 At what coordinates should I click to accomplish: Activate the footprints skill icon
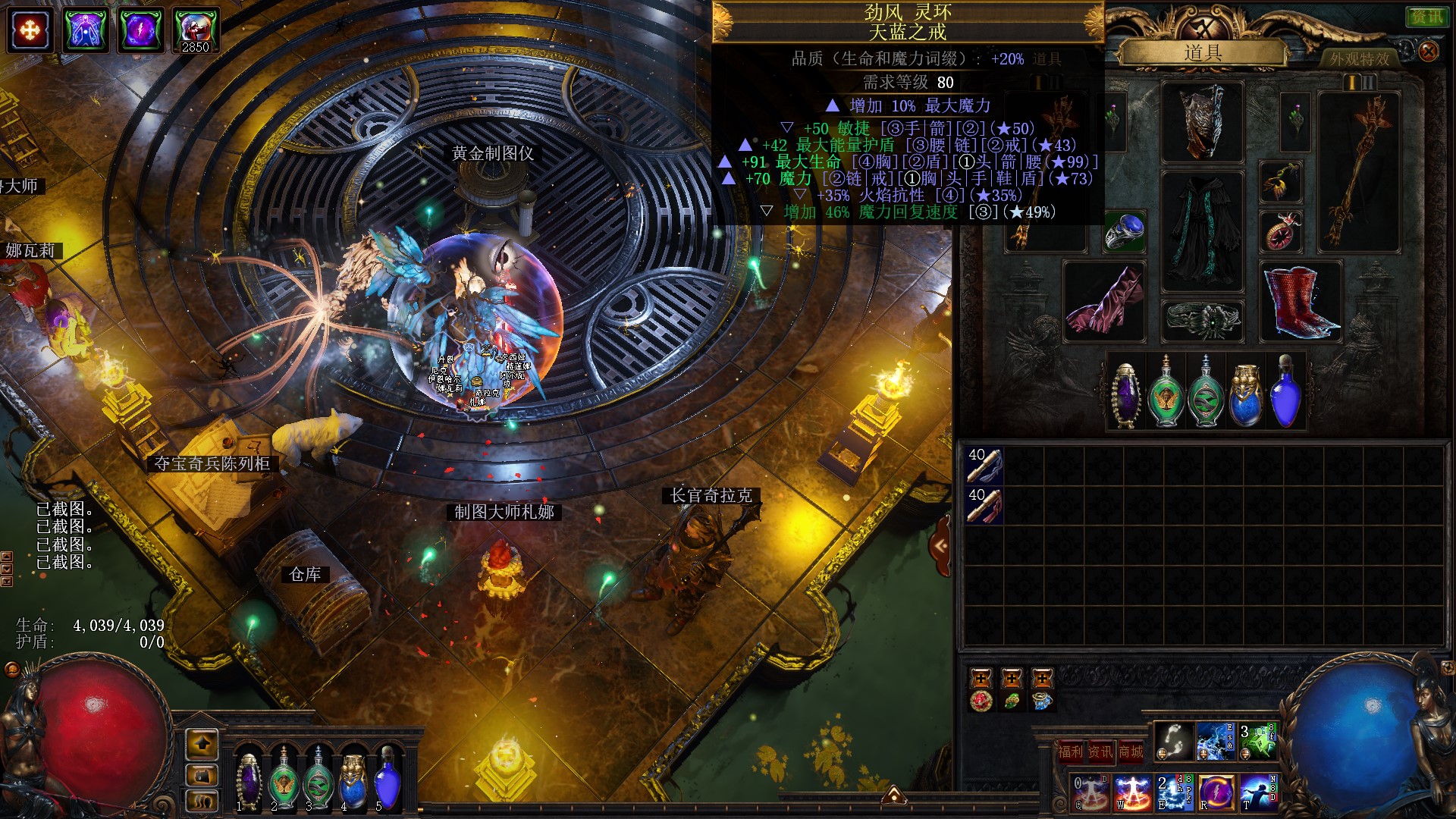pos(1174,741)
